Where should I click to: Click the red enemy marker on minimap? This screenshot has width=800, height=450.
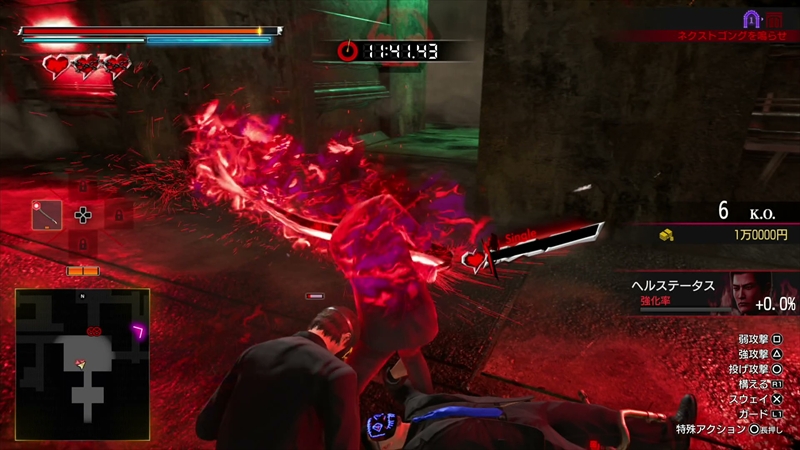click(x=94, y=330)
